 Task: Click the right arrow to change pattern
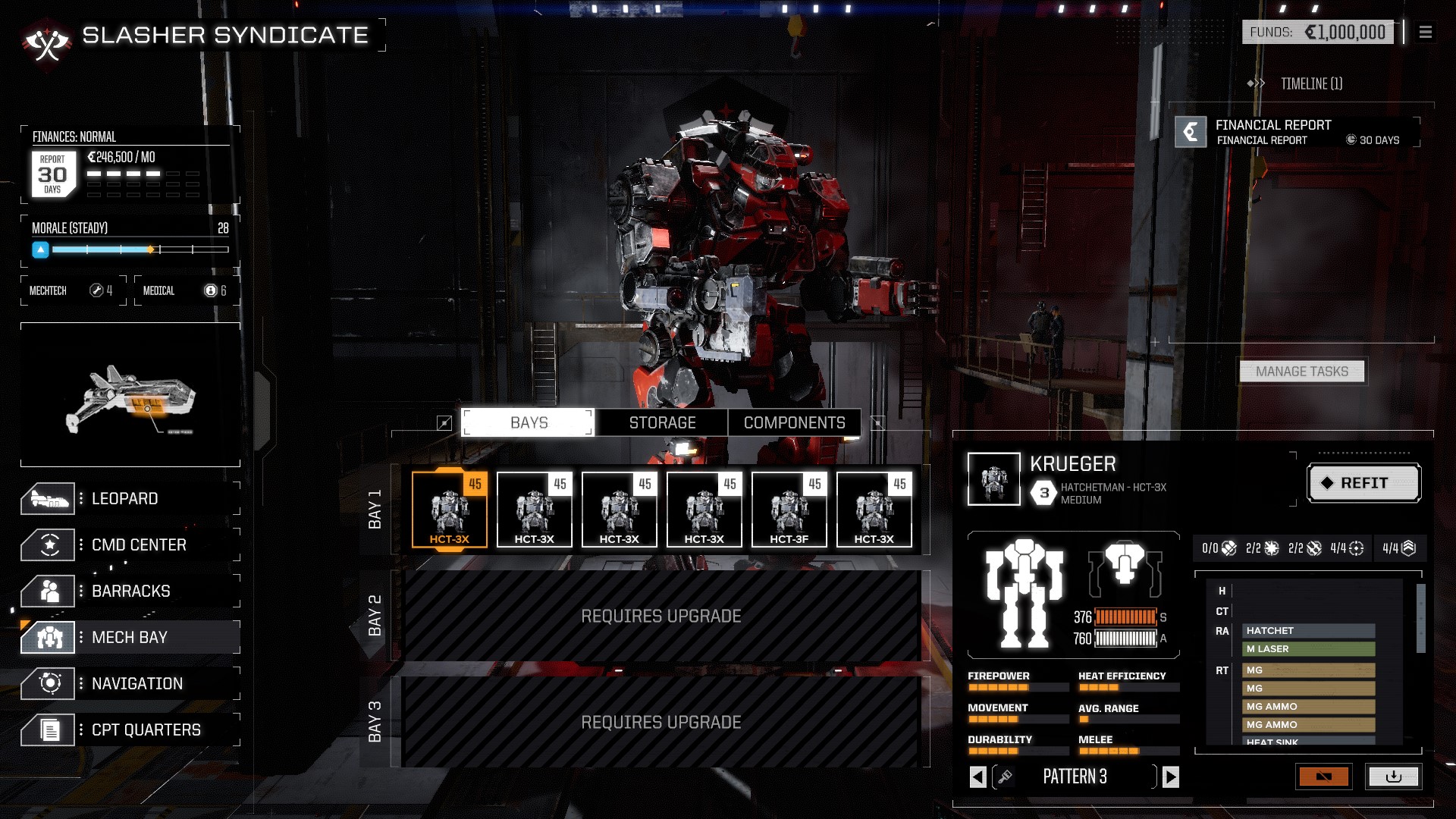pos(1169,777)
